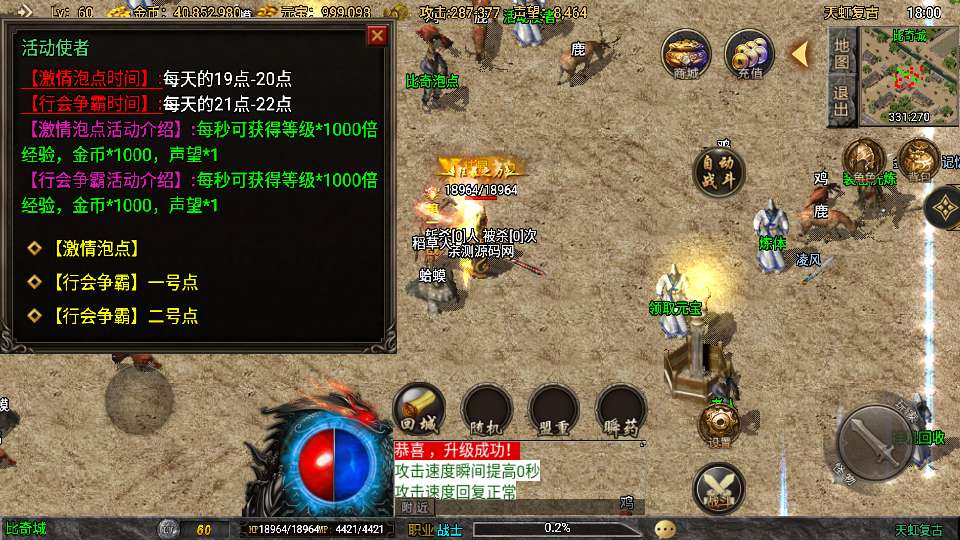Open the 商城 shop icon
Viewport: 960px width, 540px height.
tap(686, 54)
